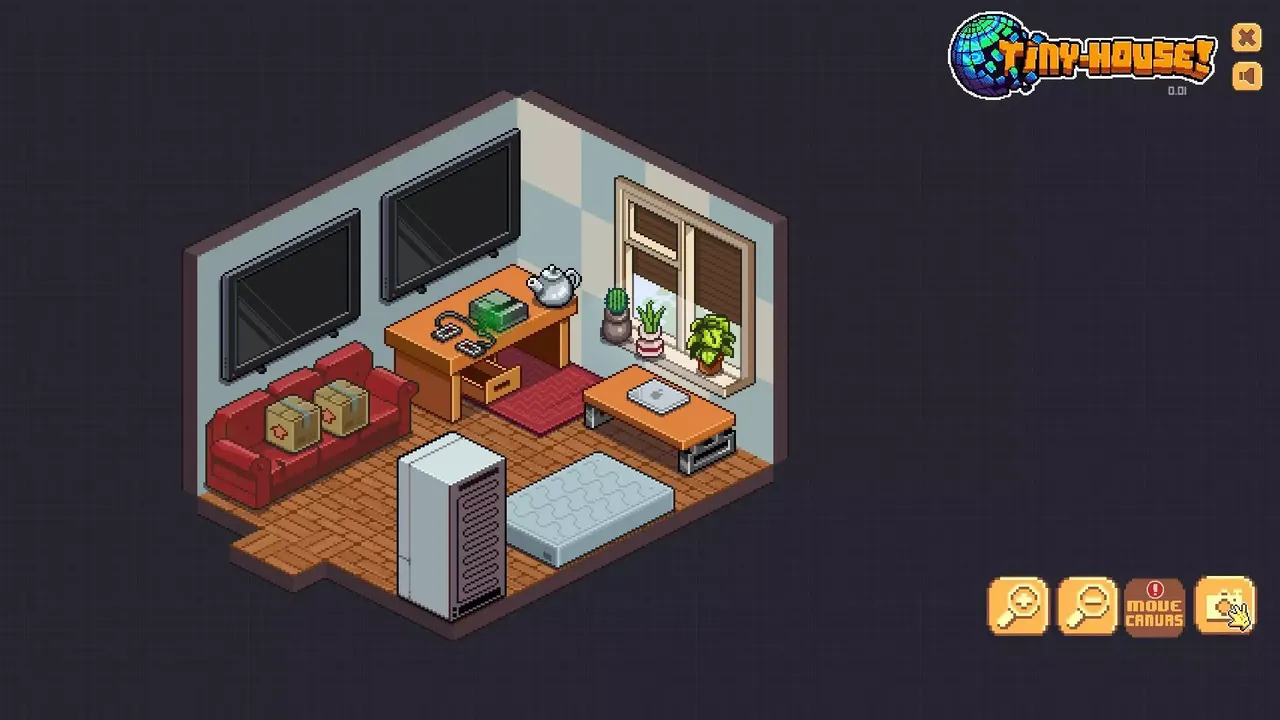Screen dimensions: 1280x720
Task: Select the green game console on the desk
Action: 500,310
